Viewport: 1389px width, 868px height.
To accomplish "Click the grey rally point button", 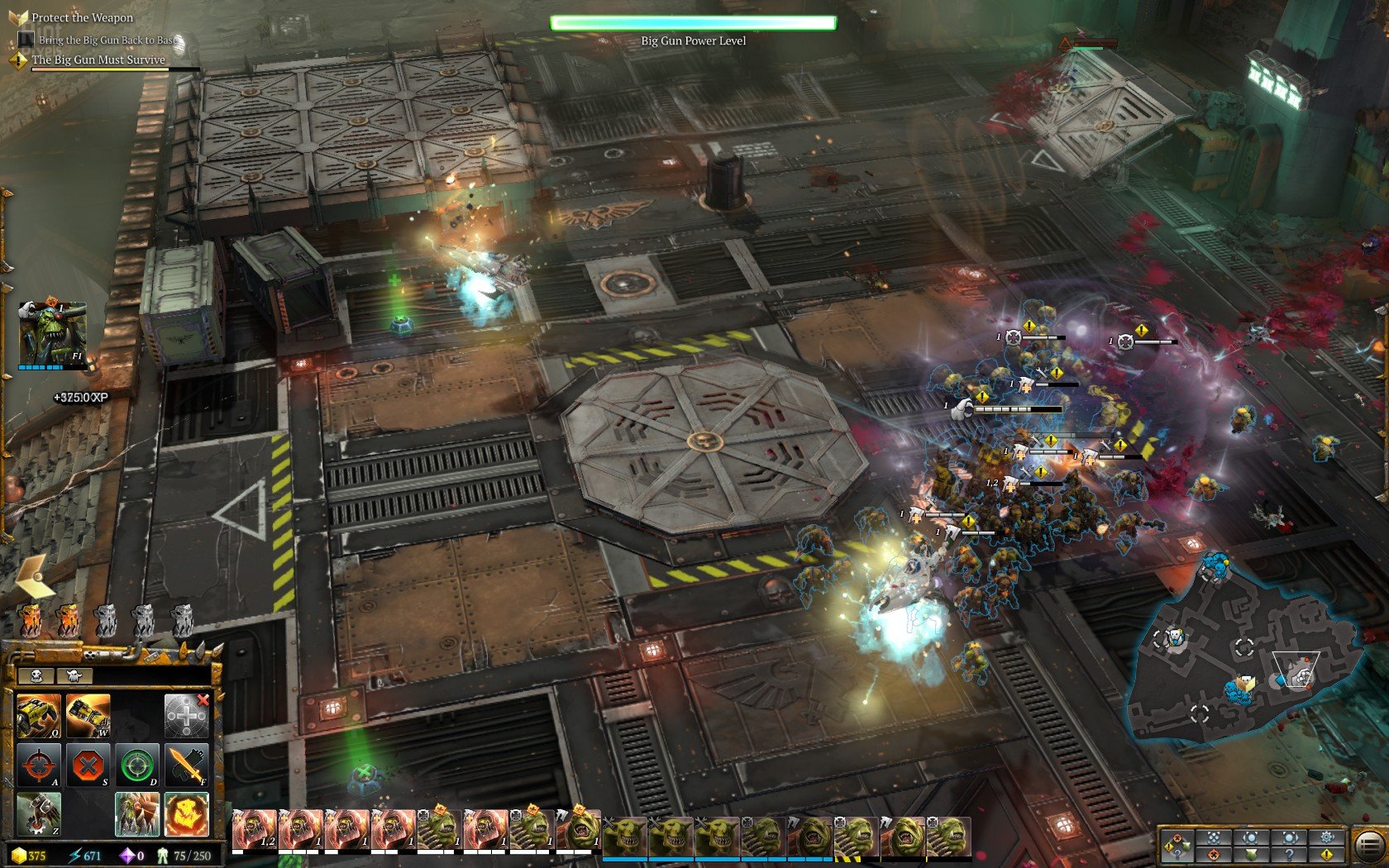I will 186,715.
